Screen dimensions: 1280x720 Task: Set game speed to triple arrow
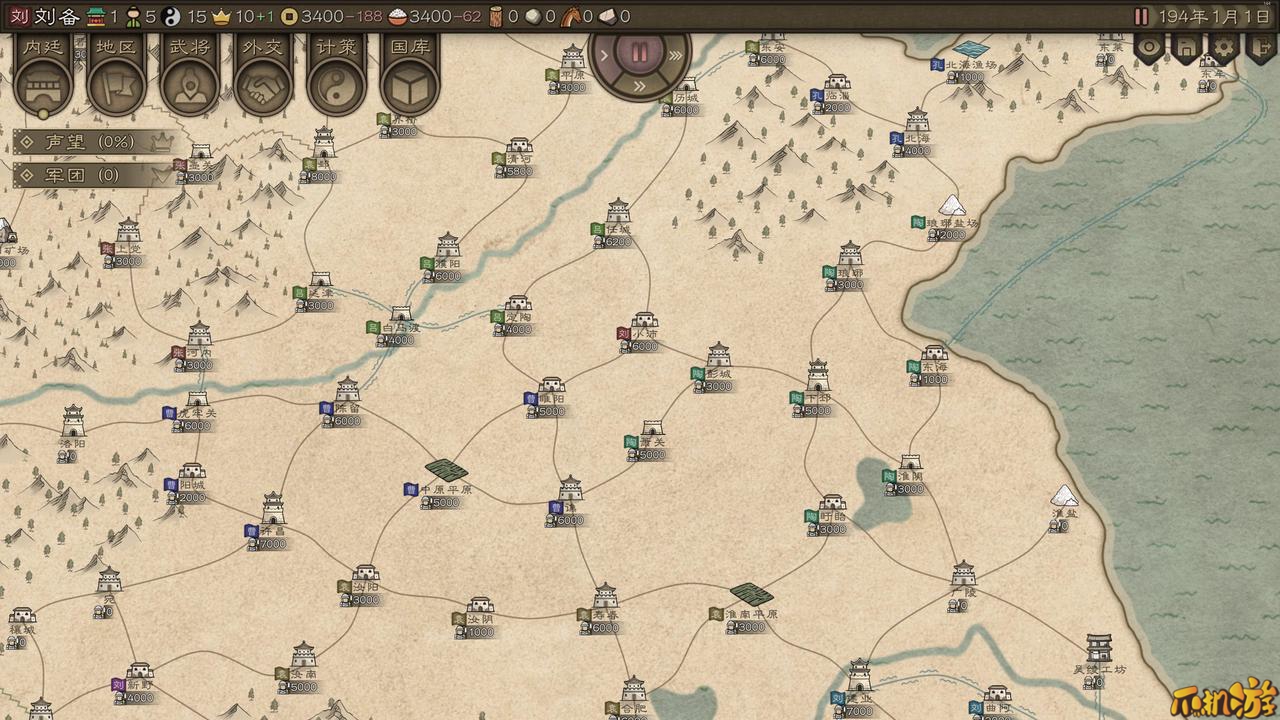[677, 55]
